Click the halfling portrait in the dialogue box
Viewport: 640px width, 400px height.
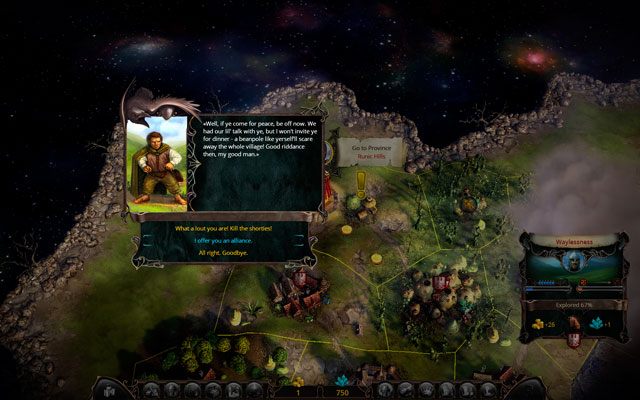[158, 163]
